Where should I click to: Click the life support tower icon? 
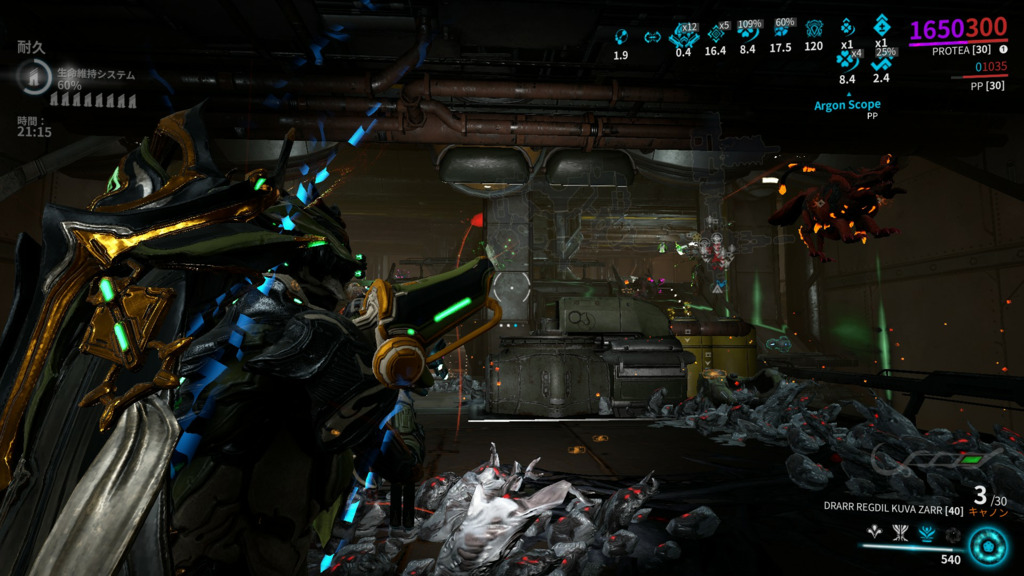[x=35, y=76]
